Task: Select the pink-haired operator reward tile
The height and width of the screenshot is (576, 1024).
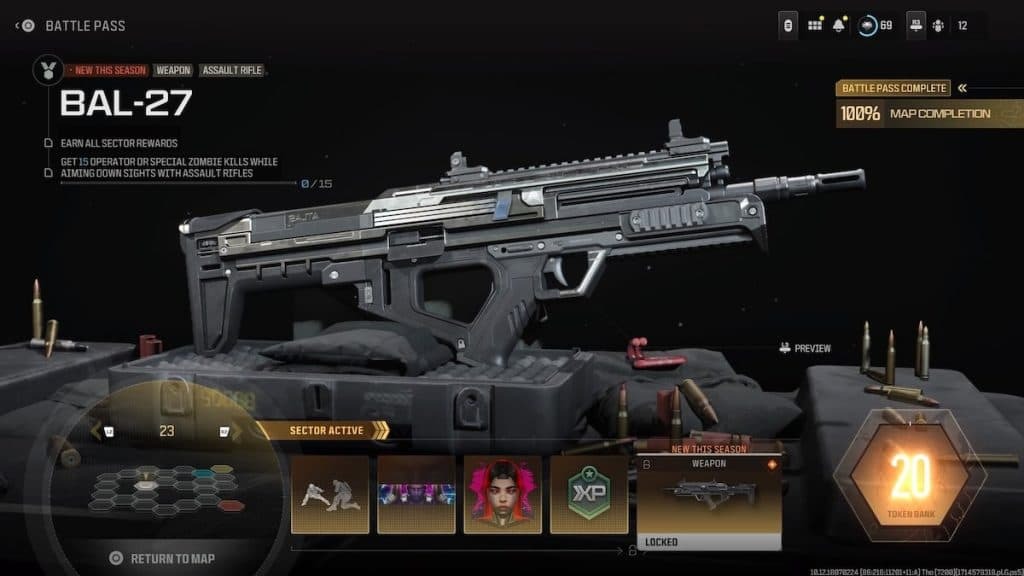Action: 502,495
